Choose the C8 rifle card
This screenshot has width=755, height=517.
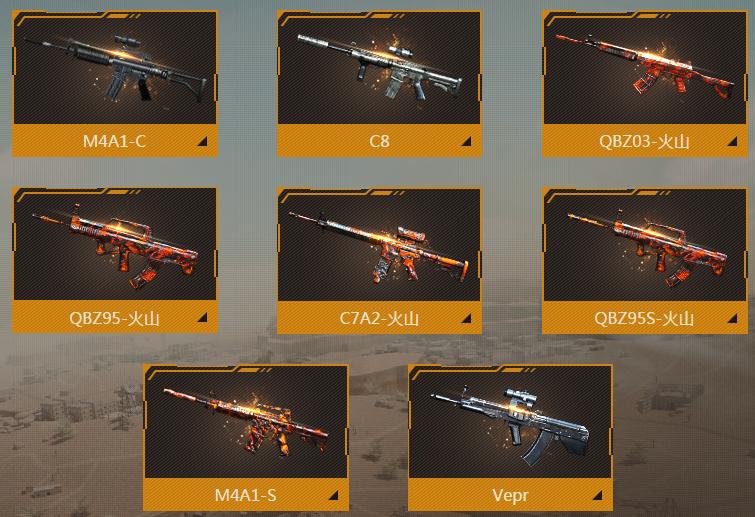pyautogui.click(x=379, y=70)
